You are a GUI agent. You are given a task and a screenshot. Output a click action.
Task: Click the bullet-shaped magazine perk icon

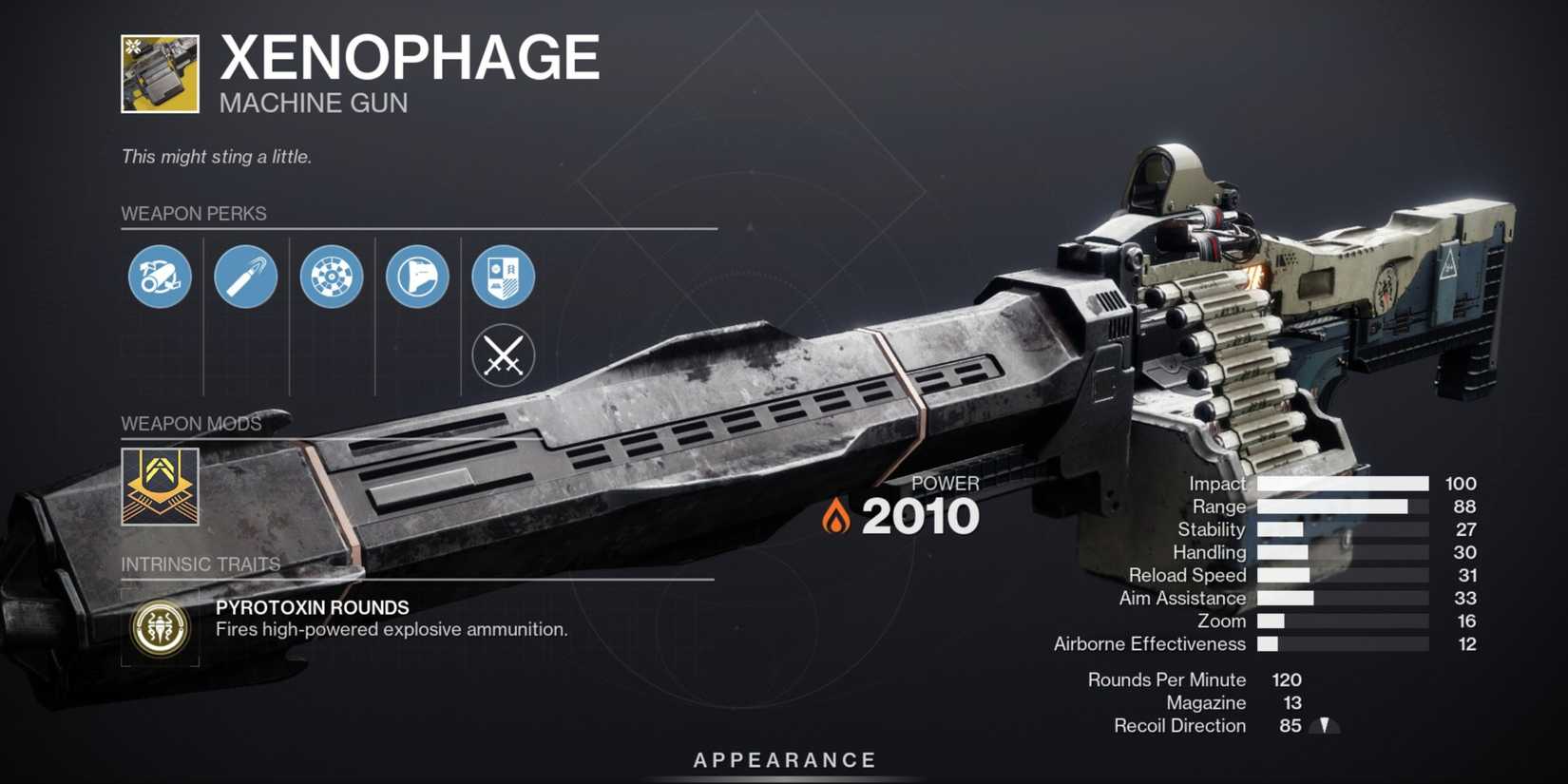(x=245, y=277)
